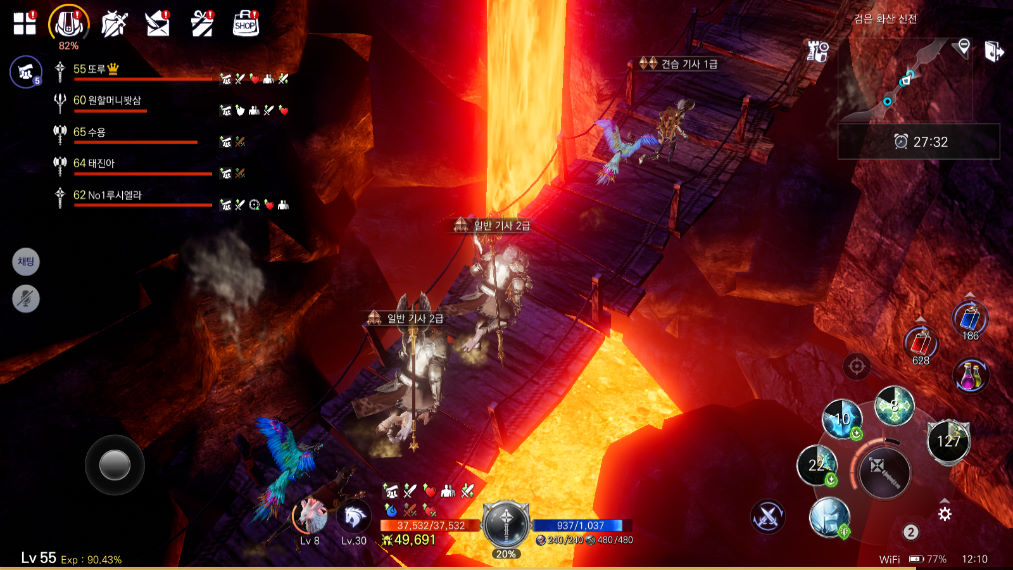Use the red potion with 628 count

920,343
